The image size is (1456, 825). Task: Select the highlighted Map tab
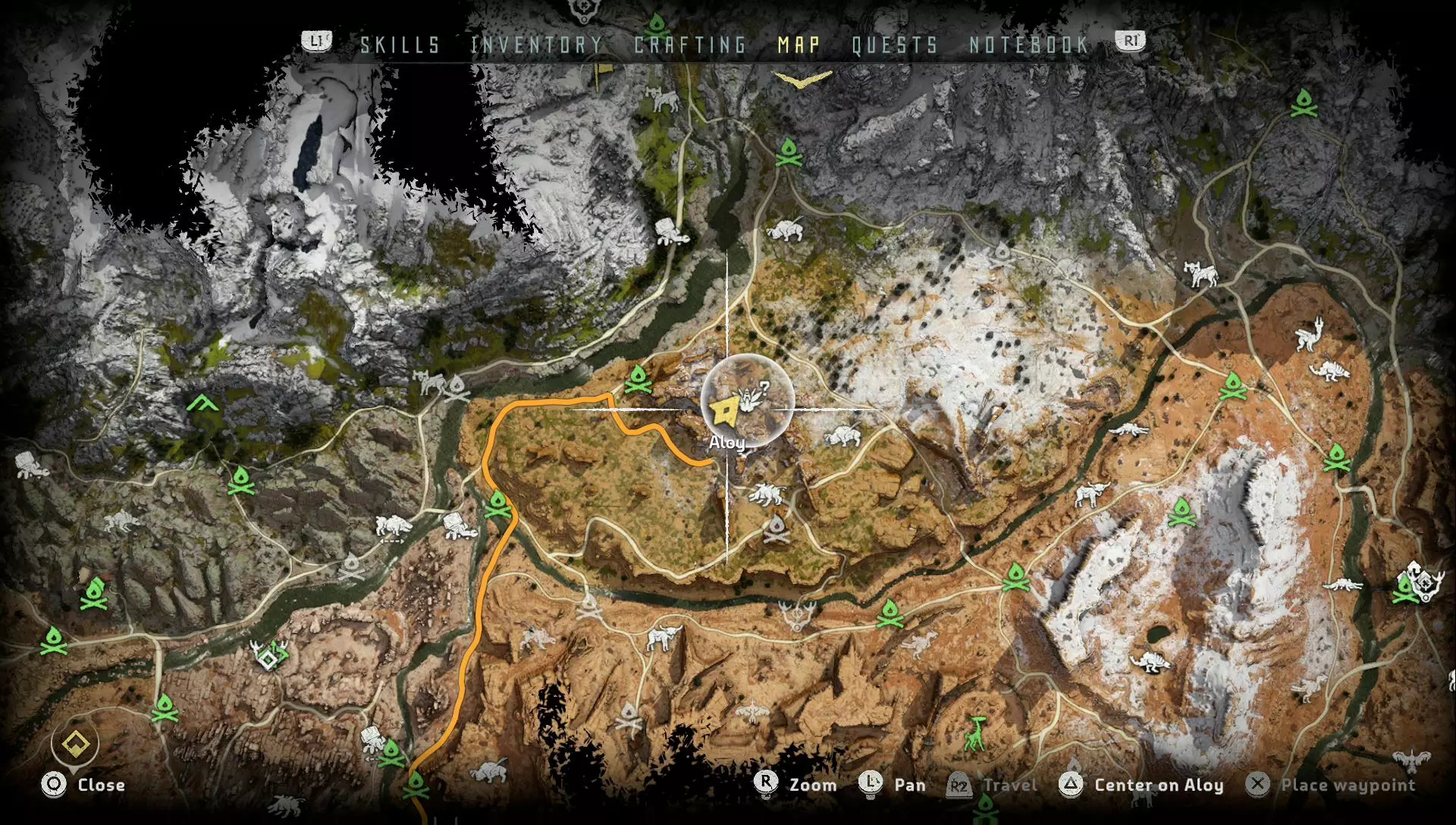tap(799, 45)
